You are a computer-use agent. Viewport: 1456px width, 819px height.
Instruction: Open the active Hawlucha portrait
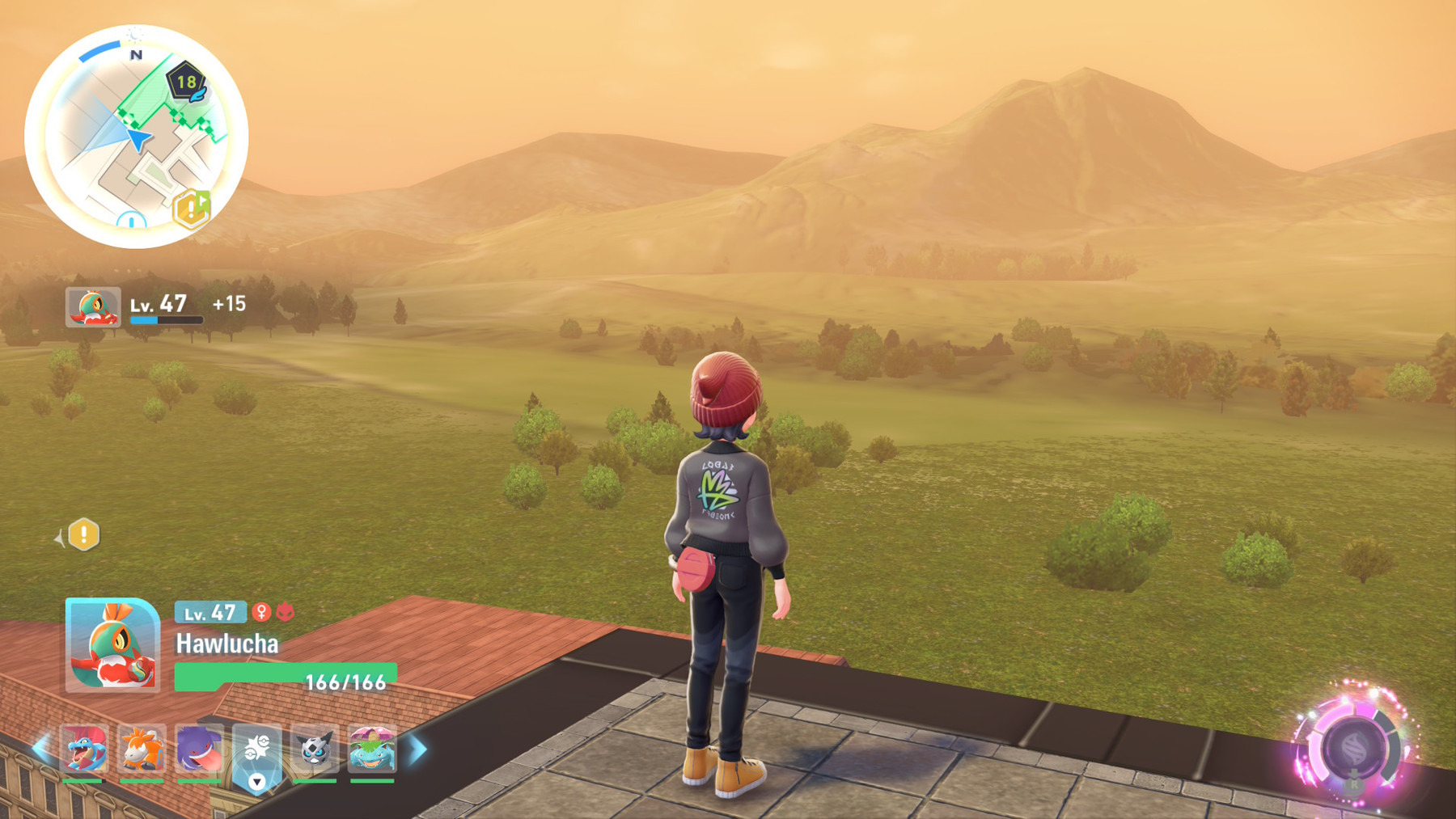pos(112,645)
